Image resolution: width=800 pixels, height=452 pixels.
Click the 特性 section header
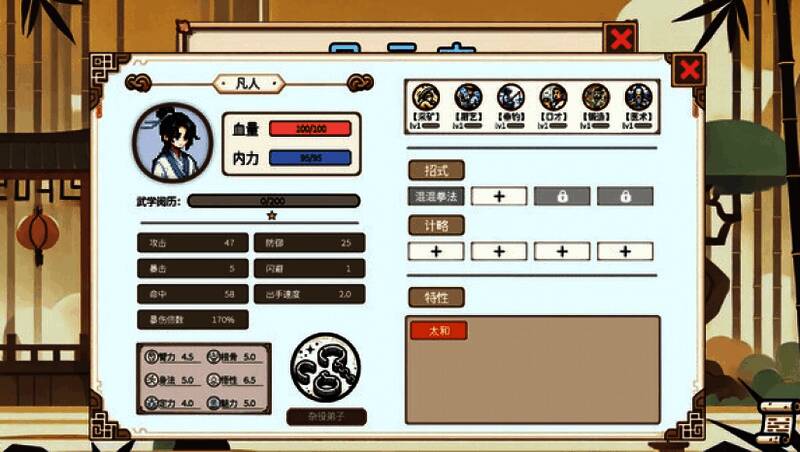tap(436, 297)
